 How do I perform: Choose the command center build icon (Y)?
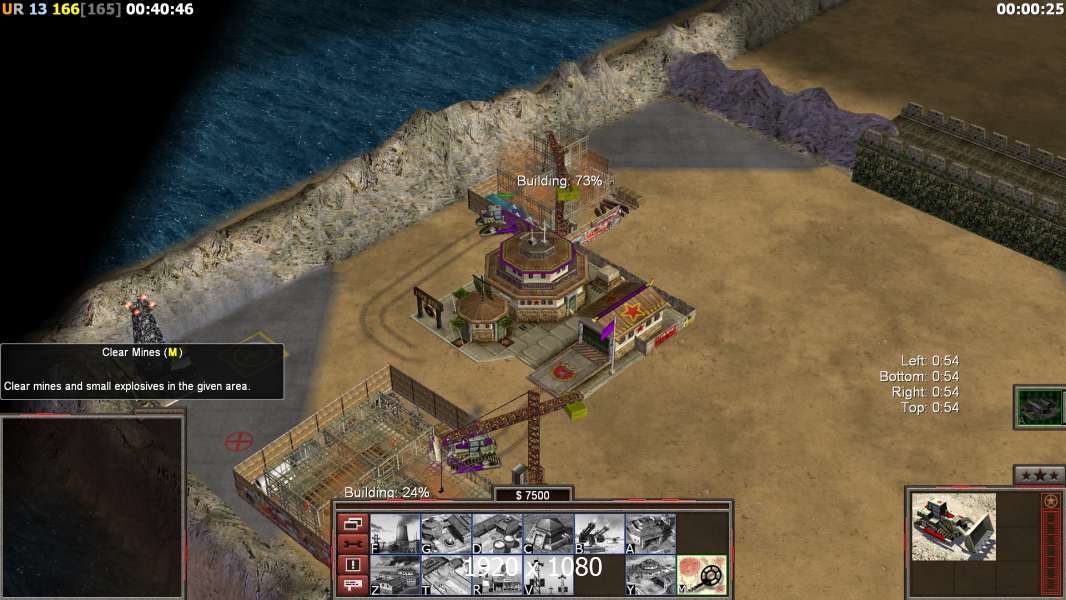(x=650, y=575)
